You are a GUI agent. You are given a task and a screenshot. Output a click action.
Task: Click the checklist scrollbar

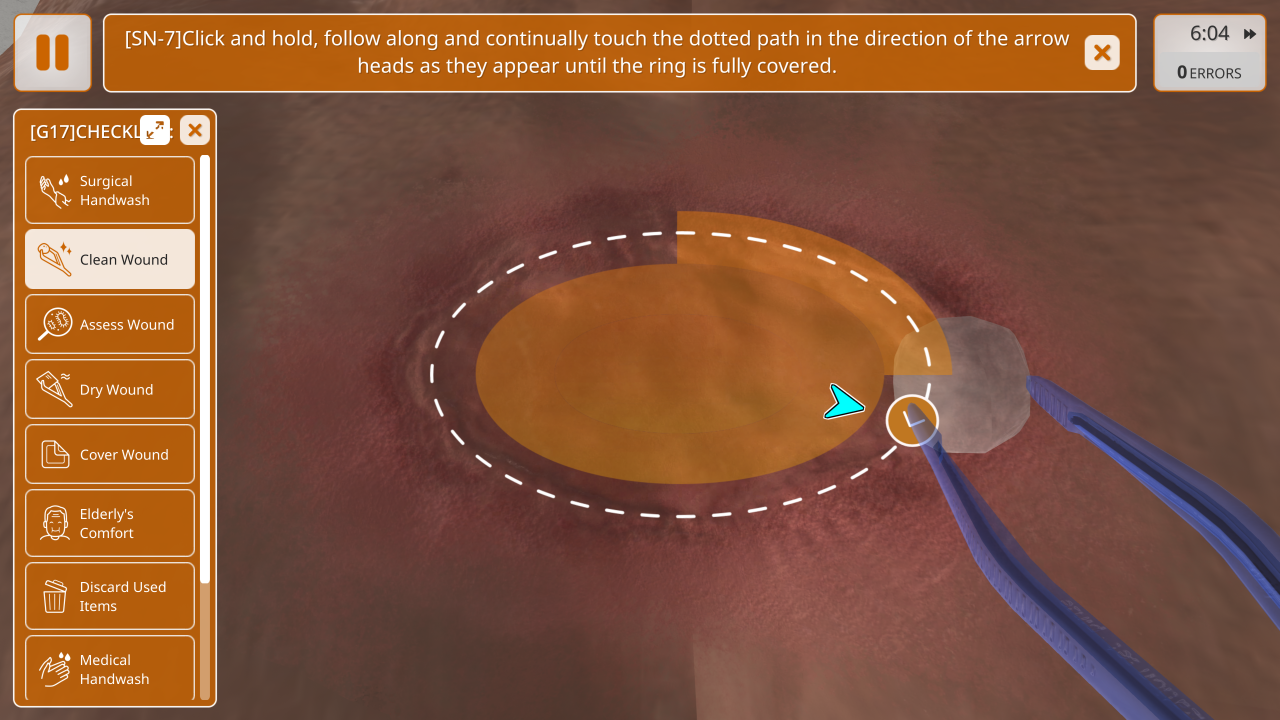pos(205,370)
